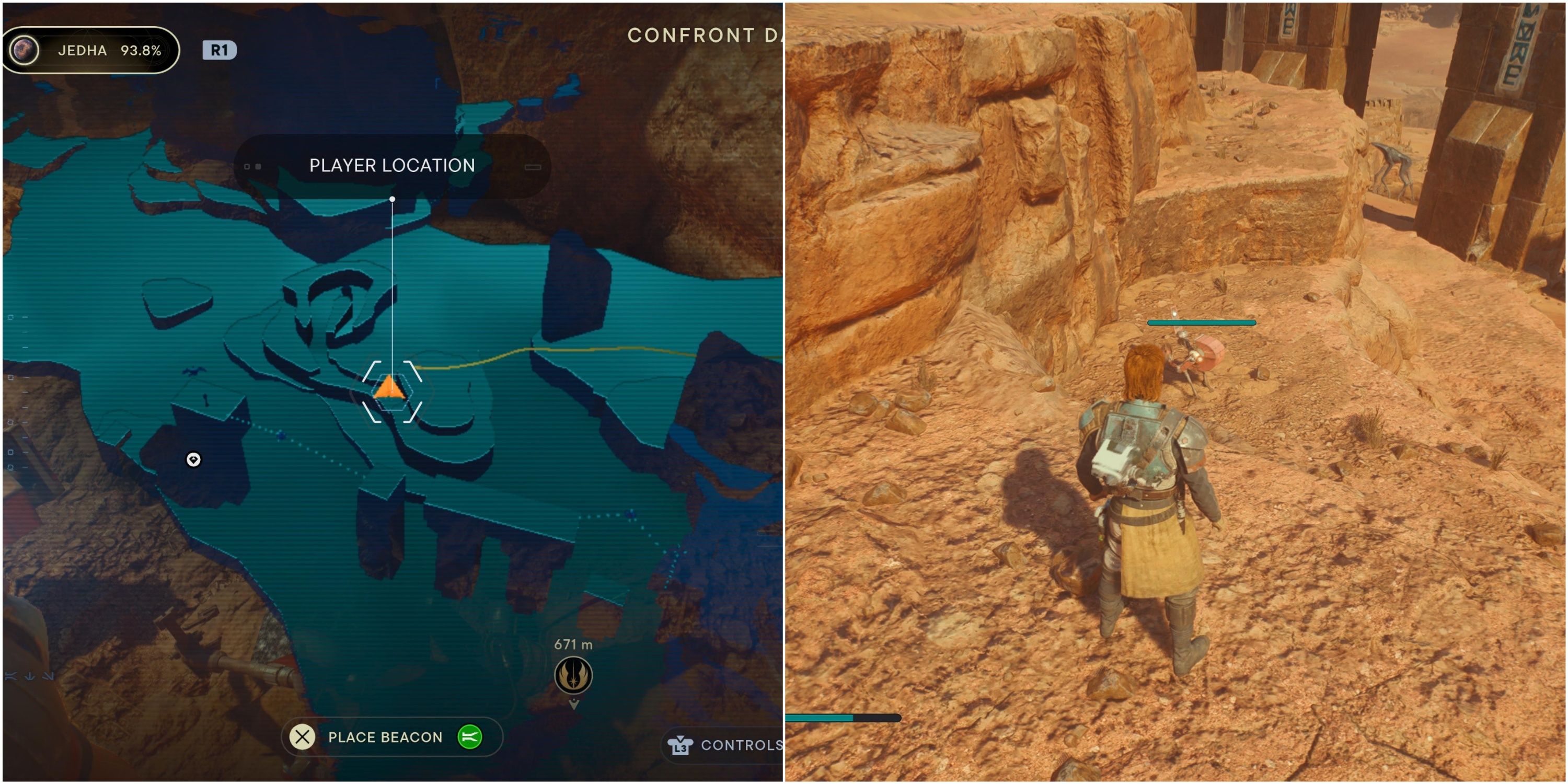1568x784 pixels.
Task: Expand the Confront Dagan objective header
Action: [x=700, y=34]
